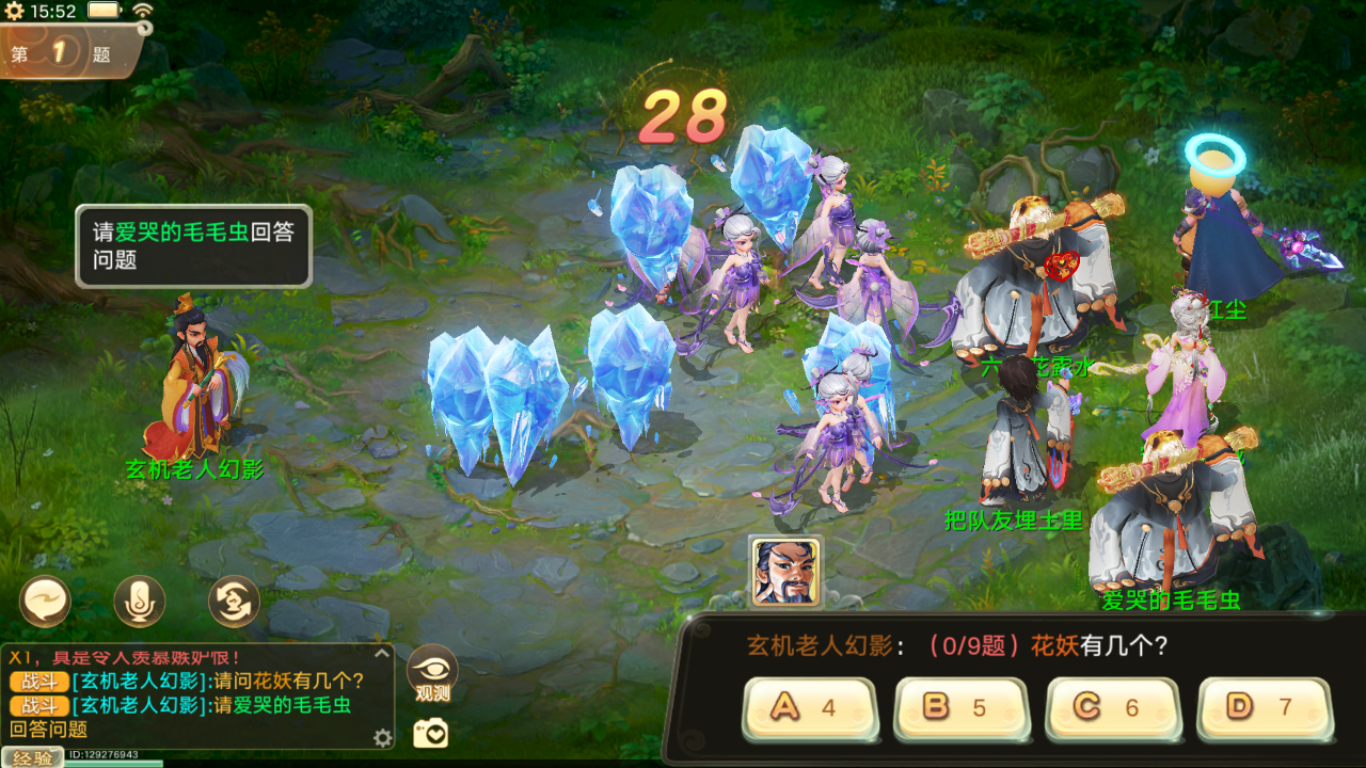Take a screenshot with the camera icon
This screenshot has width=1366, height=768.
[432, 733]
